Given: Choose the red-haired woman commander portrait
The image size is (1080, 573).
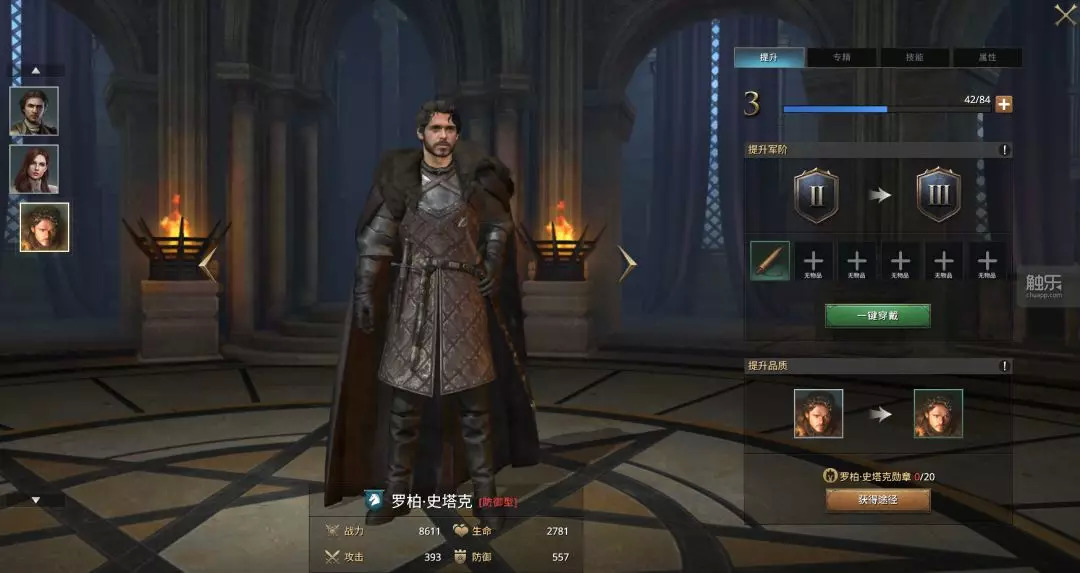Looking at the screenshot, I should pyautogui.click(x=34, y=169).
